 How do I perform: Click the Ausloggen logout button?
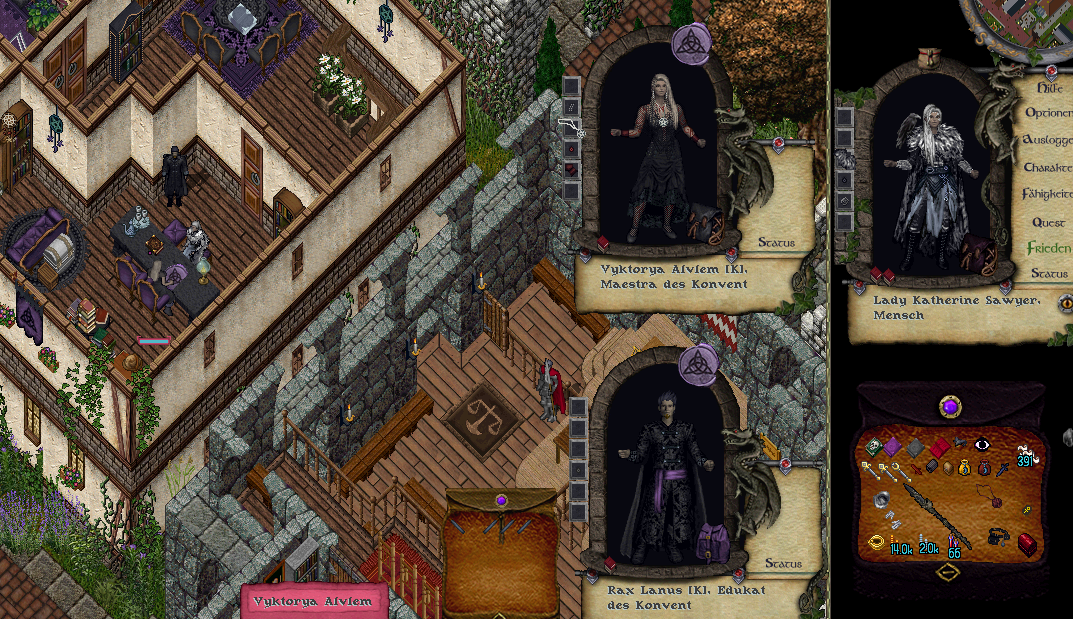[1047, 140]
